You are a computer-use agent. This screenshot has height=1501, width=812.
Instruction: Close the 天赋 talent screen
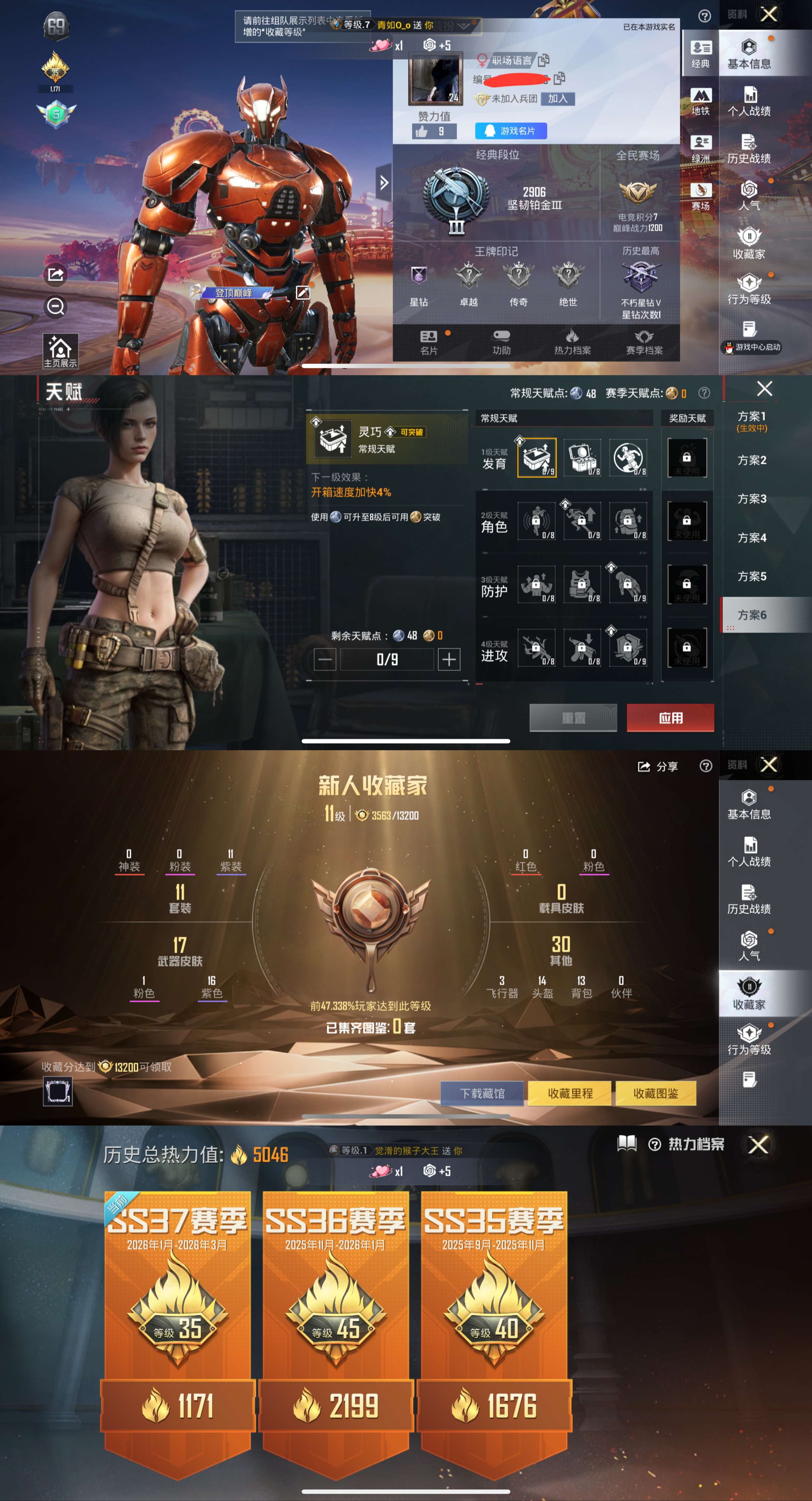point(764,389)
